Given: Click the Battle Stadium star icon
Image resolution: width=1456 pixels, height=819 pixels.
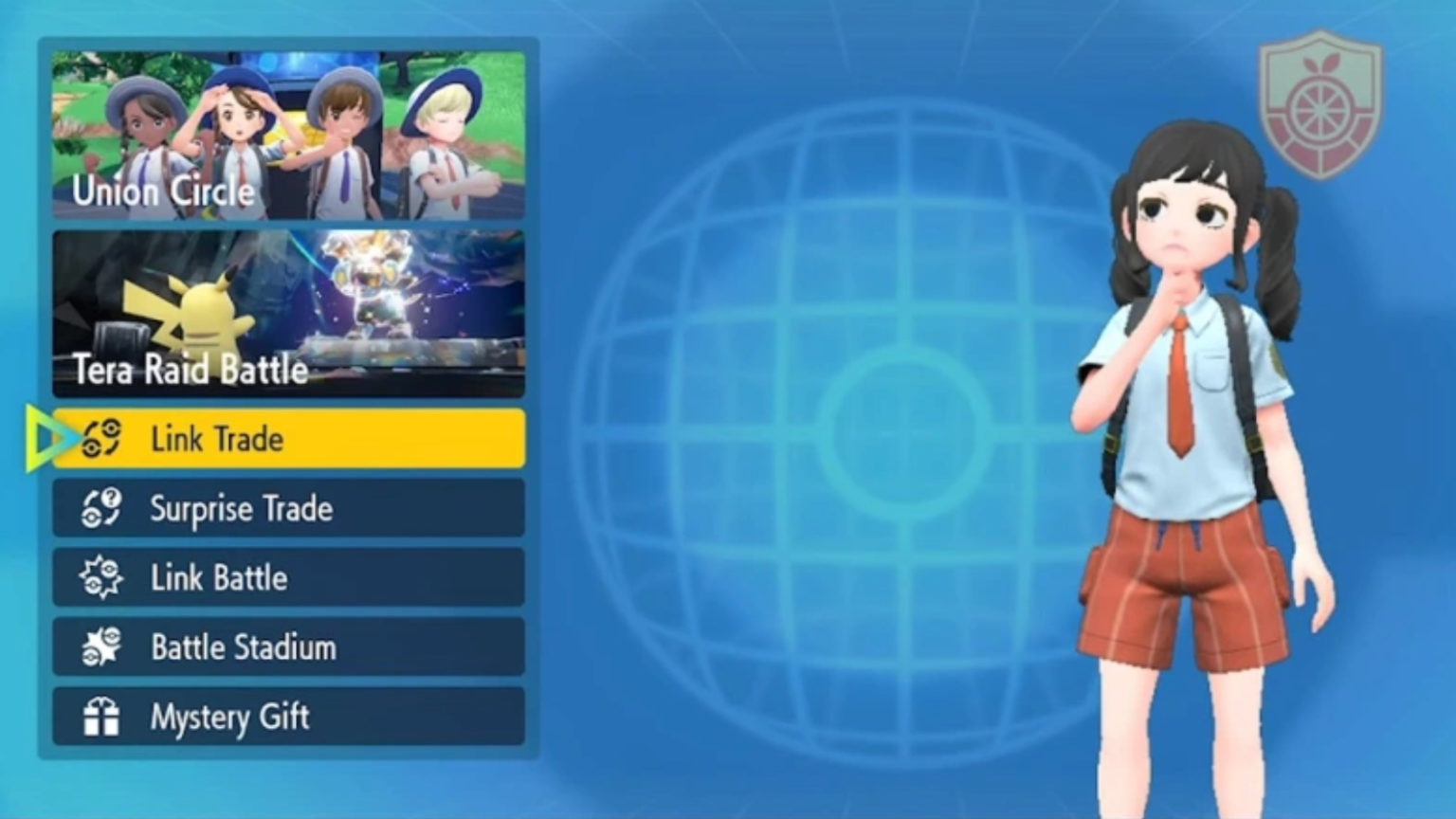Looking at the screenshot, I should point(100,647).
